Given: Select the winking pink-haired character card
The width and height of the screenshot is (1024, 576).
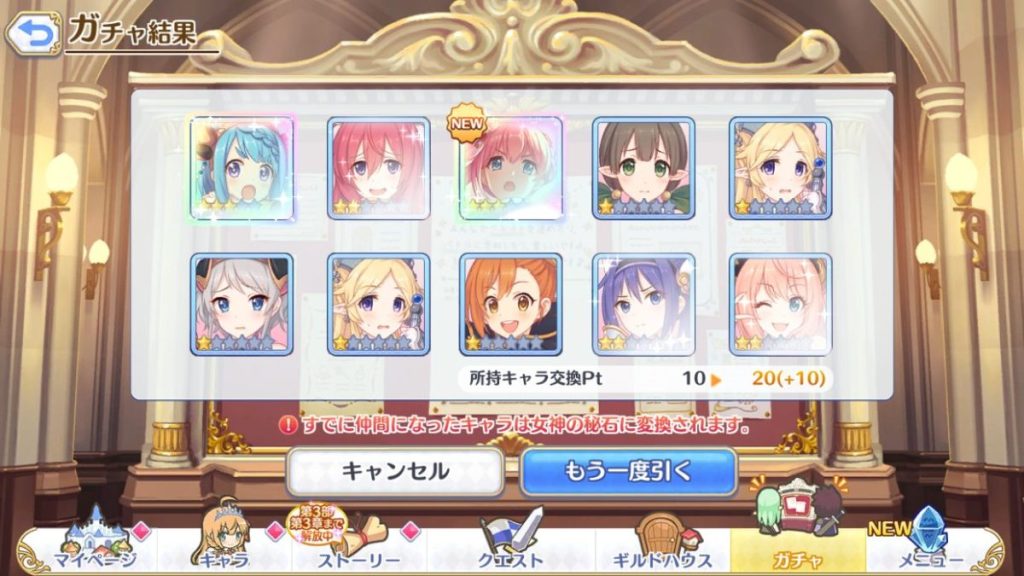Looking at the screenshot, I should [x=780, y=303].
